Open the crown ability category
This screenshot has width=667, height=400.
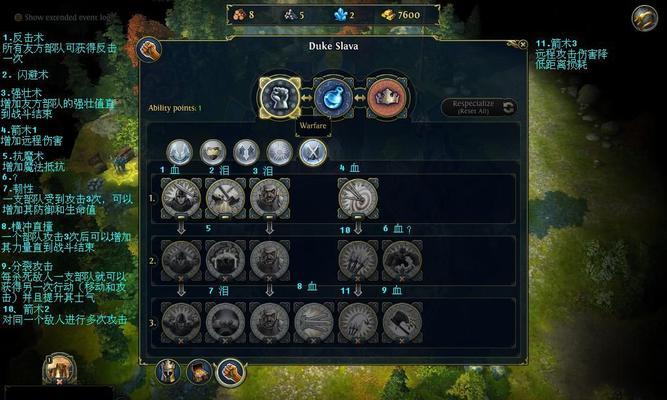[x=385, y=97]
